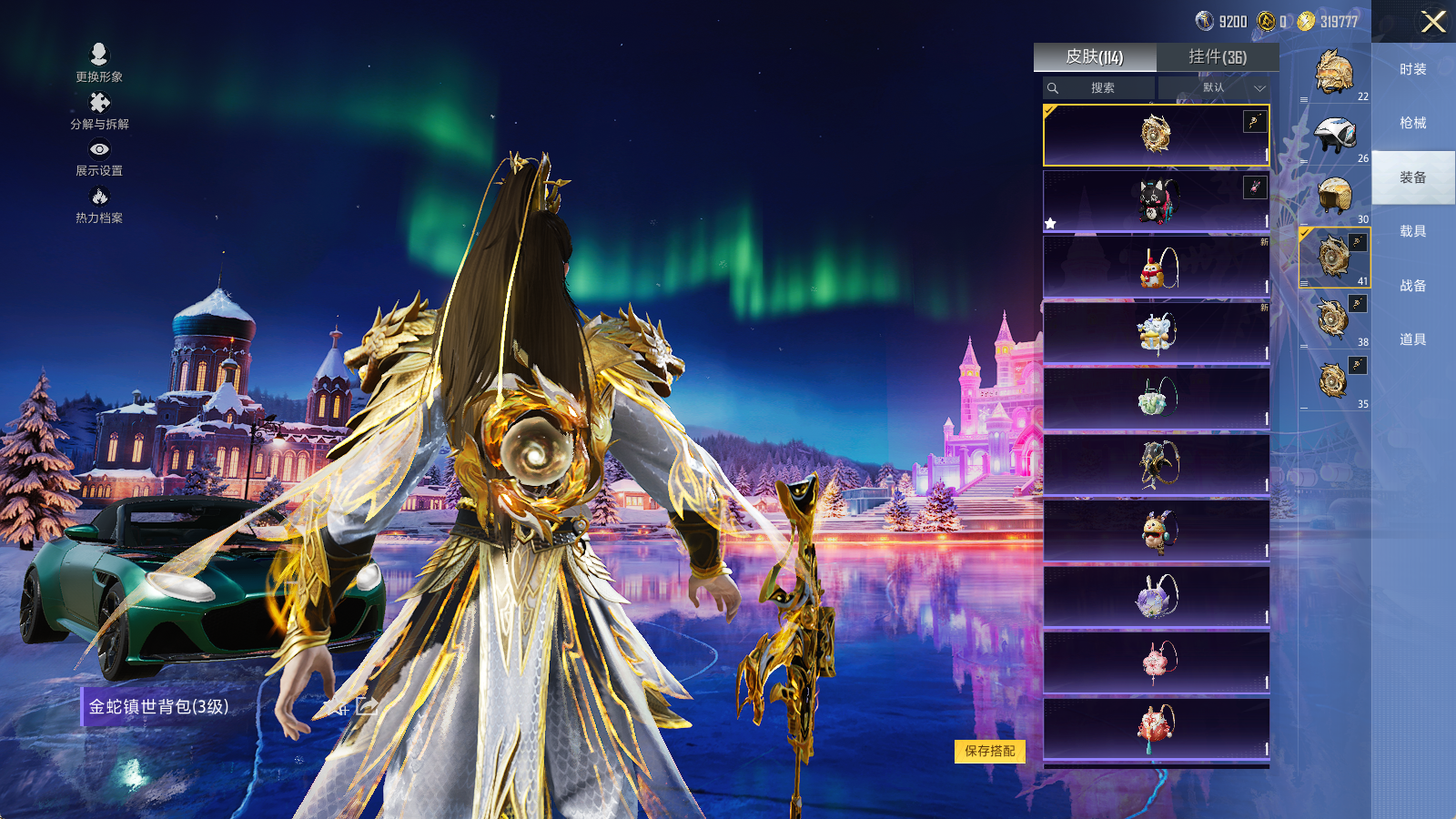The width and height of the screenshot is (1456, 819).
Task: Close the wardrobe screen
Action: (1433, 22)
